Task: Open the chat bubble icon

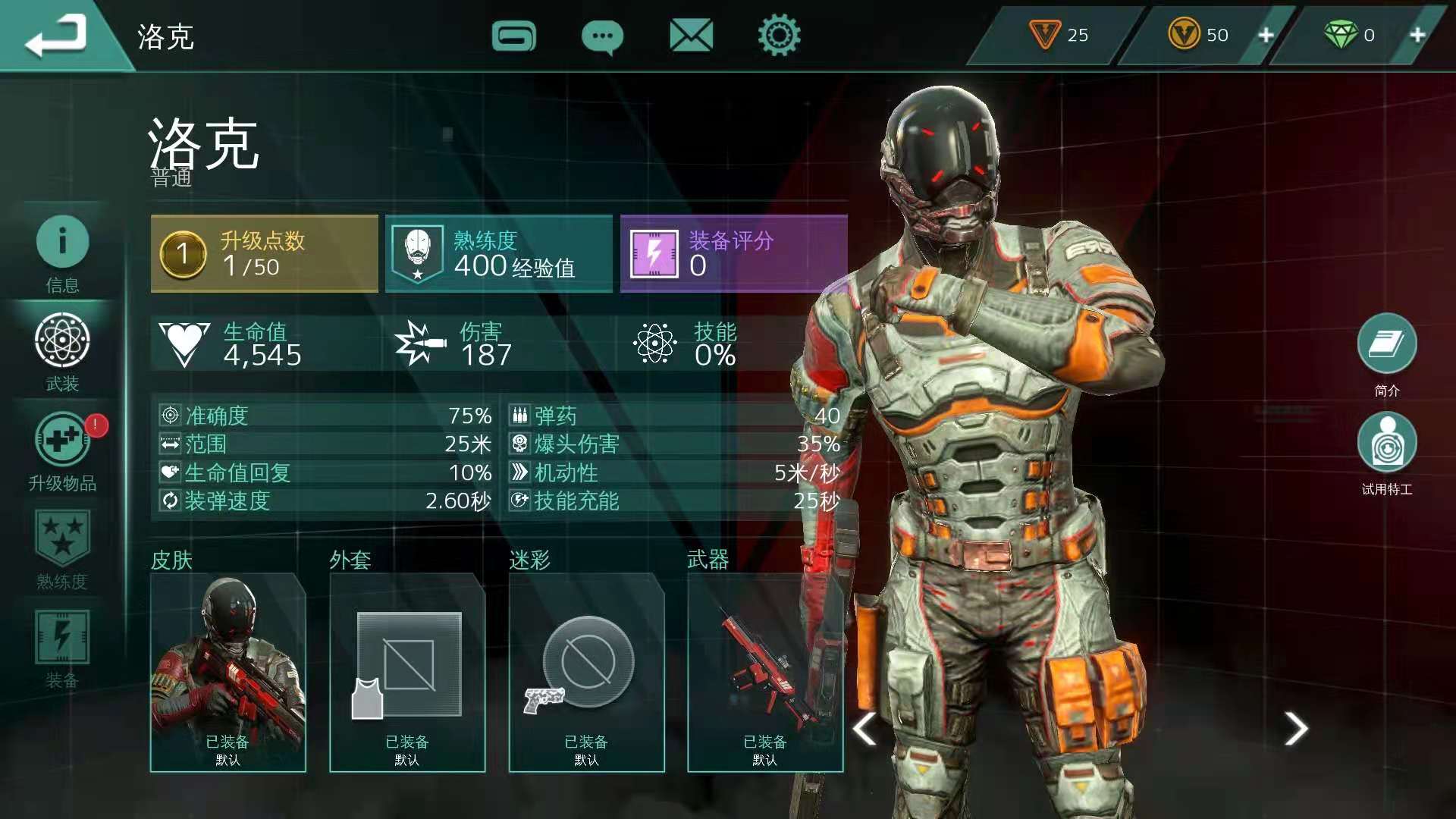Action: [602, 36]
